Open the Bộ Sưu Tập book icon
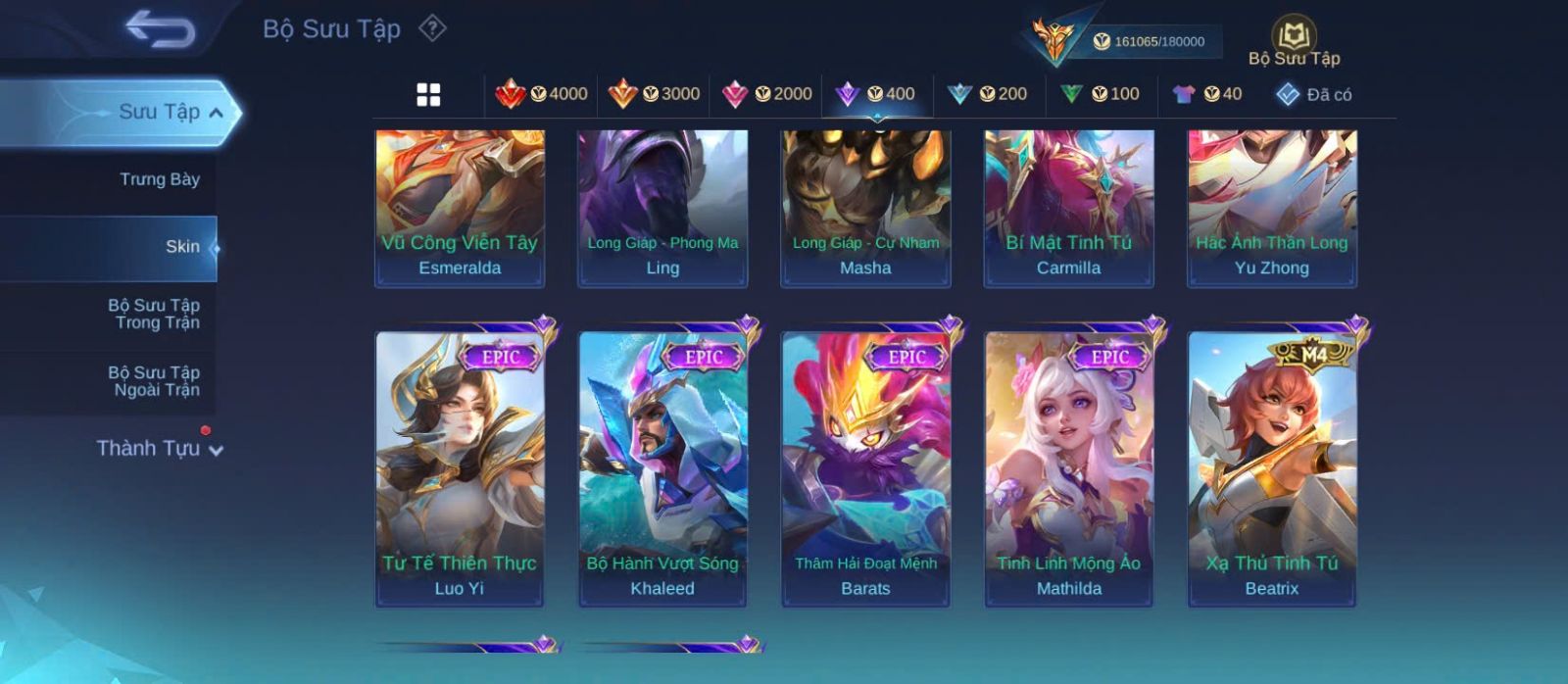1568x684 pixels. coord(1294,43)
